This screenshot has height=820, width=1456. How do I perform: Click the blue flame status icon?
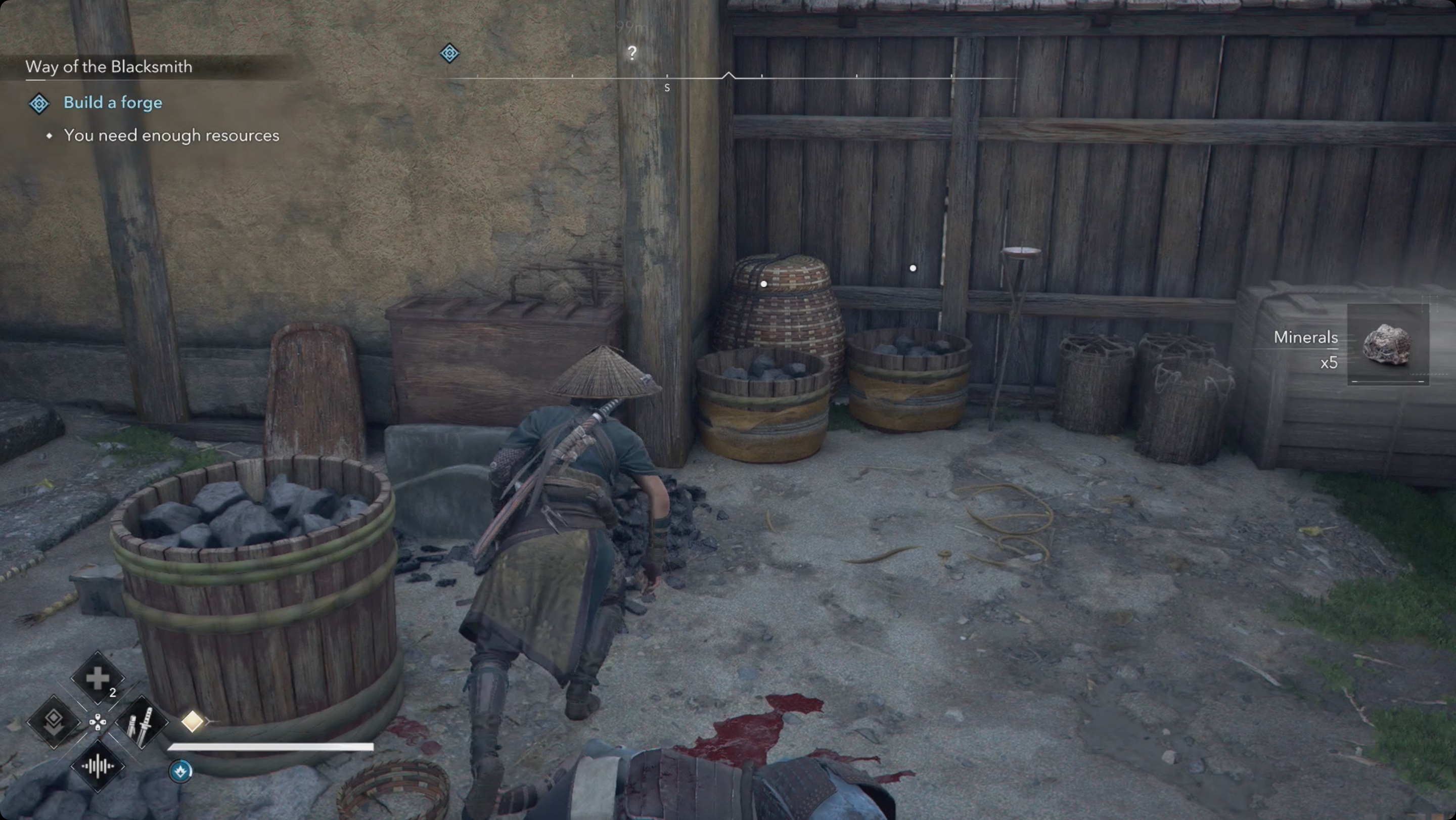(x=181, y=771)
